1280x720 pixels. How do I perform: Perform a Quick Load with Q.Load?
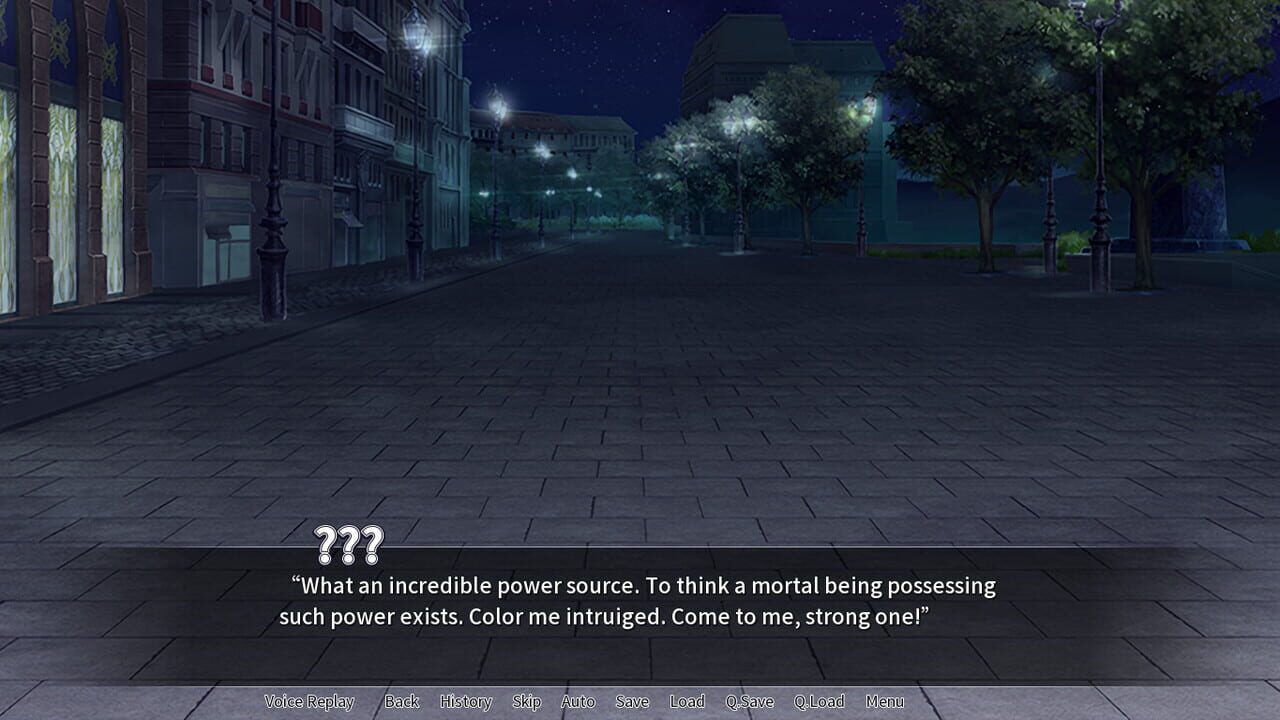(x=818, y=701)
